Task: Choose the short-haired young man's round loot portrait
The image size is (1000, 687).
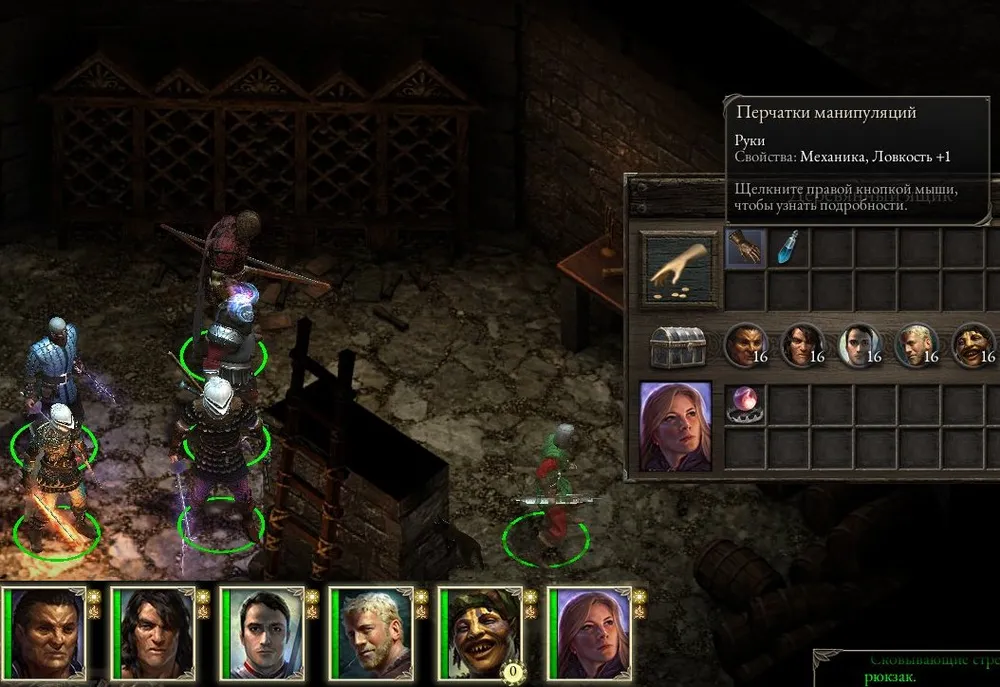Action: point(859,346)
